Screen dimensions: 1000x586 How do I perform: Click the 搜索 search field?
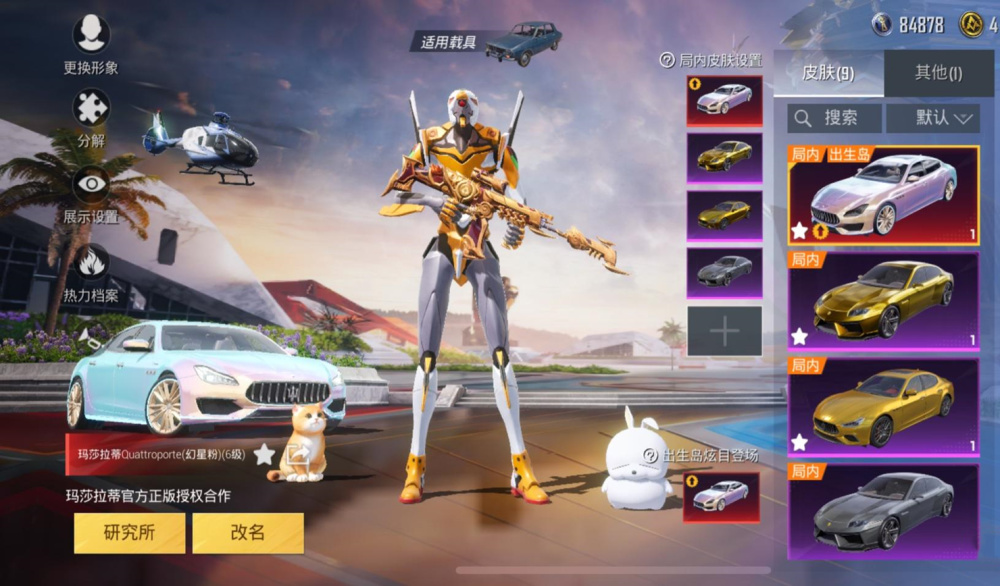tap(834, 118)
